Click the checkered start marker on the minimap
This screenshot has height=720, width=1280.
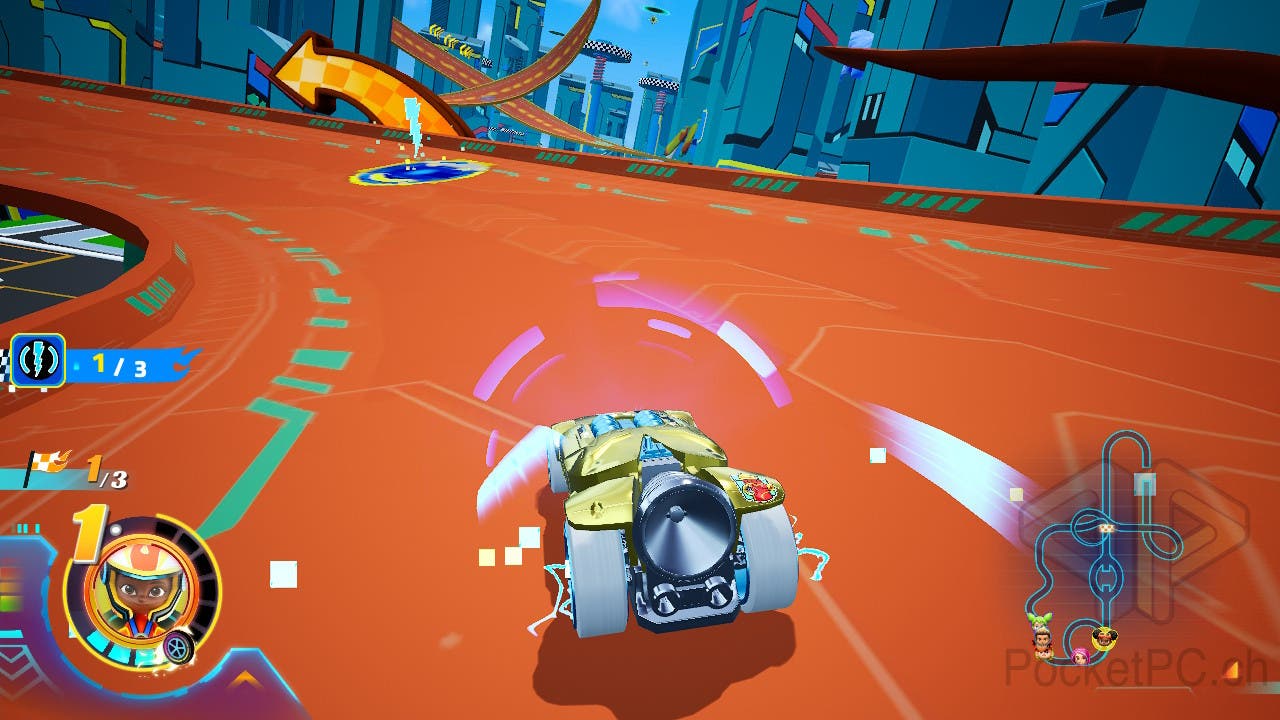pos(1105,528)
